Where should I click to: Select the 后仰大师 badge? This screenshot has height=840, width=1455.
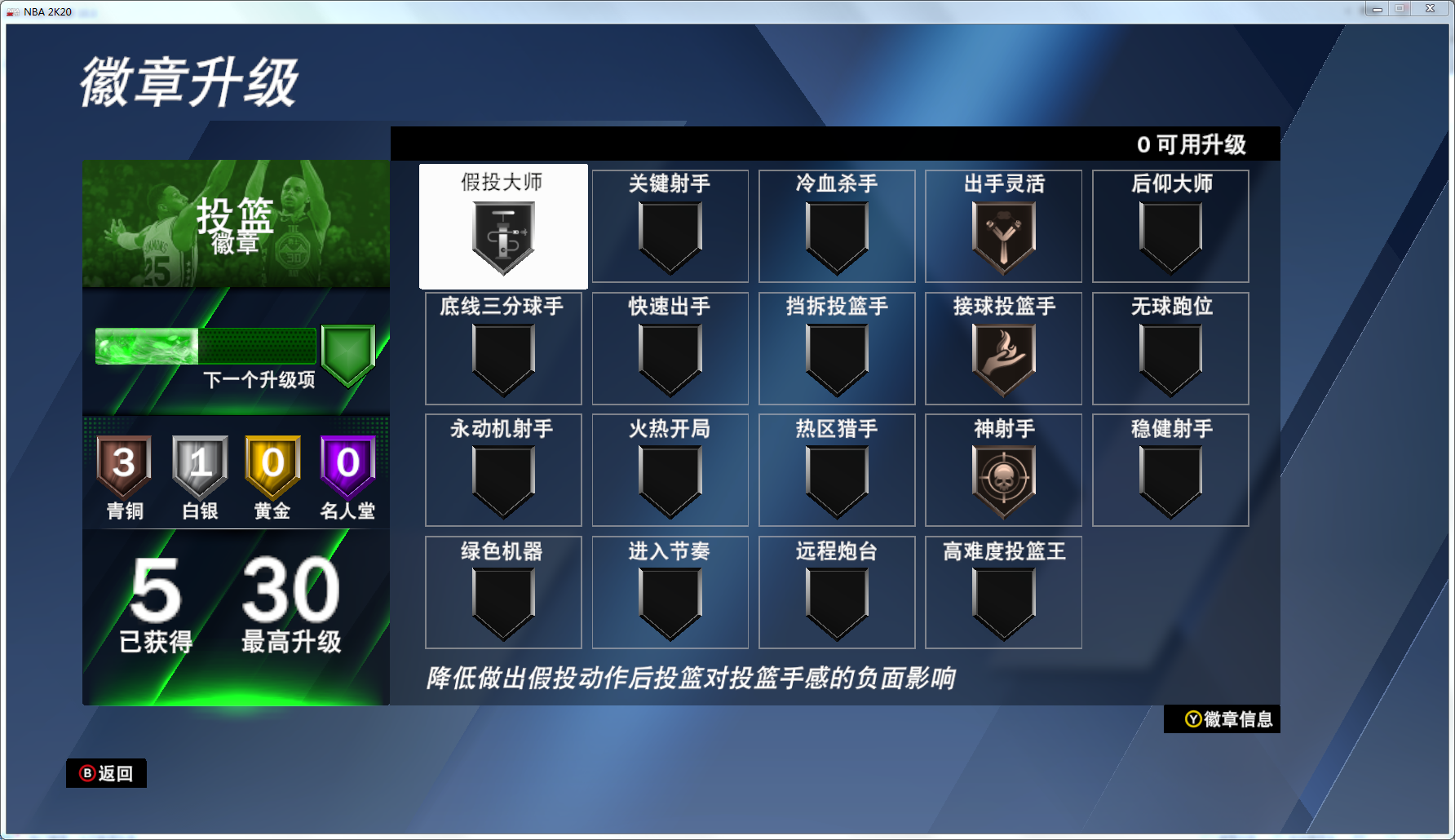tap(1170, 226)
